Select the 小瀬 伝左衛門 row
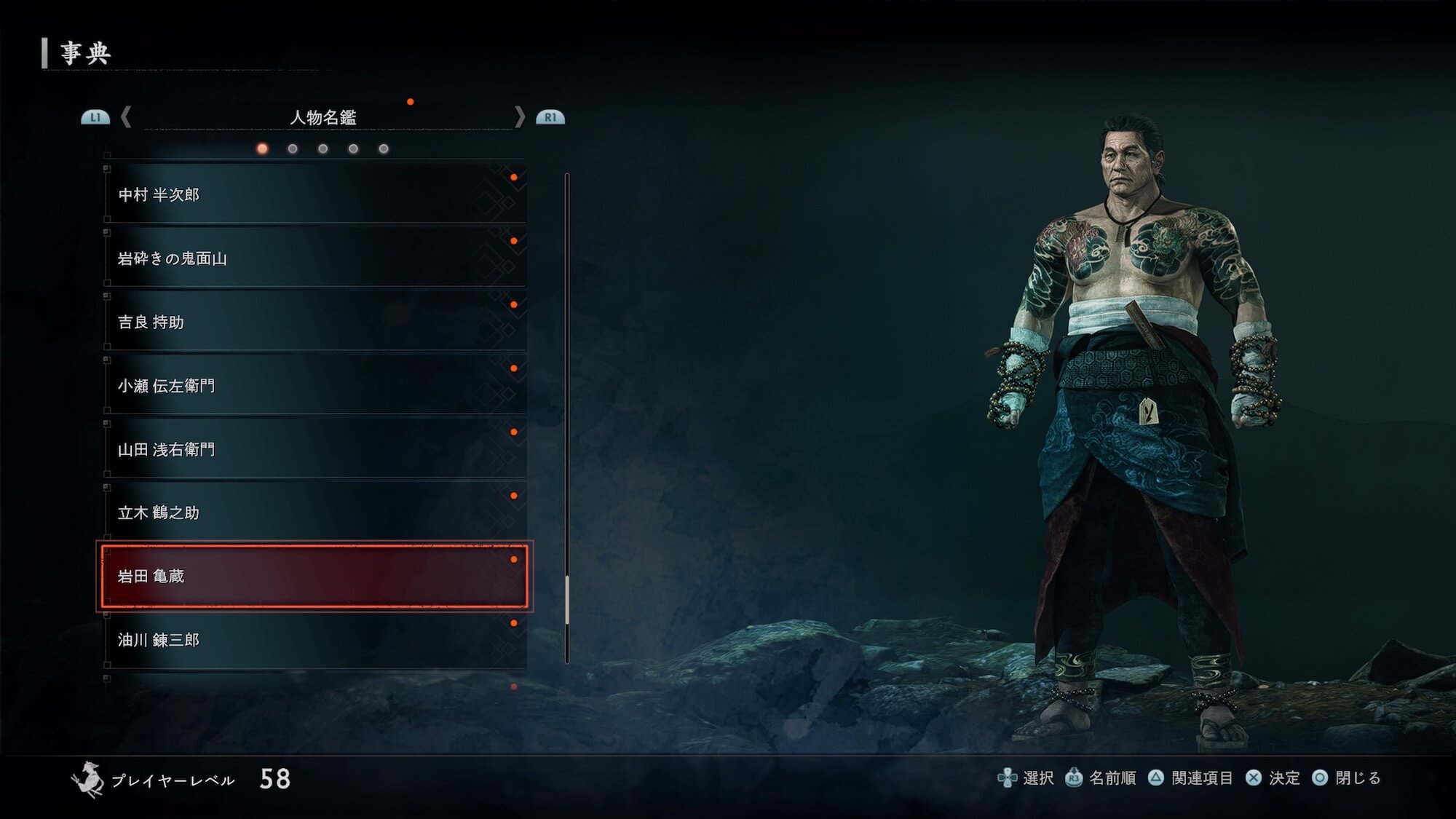Viewport: 1456px width, 819px height. (314, 386)
